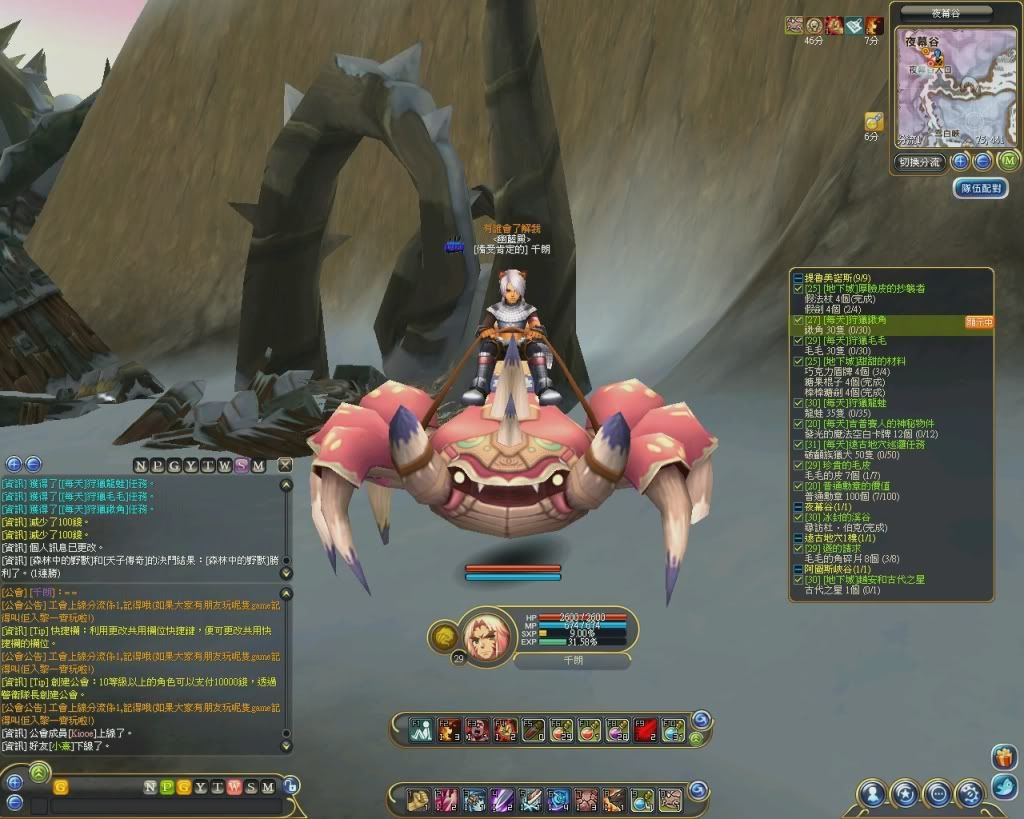The width and height of the screenshot is (1024, 819).
Task: Close the chat log with the X button
Action: click(x=285, y=465)
